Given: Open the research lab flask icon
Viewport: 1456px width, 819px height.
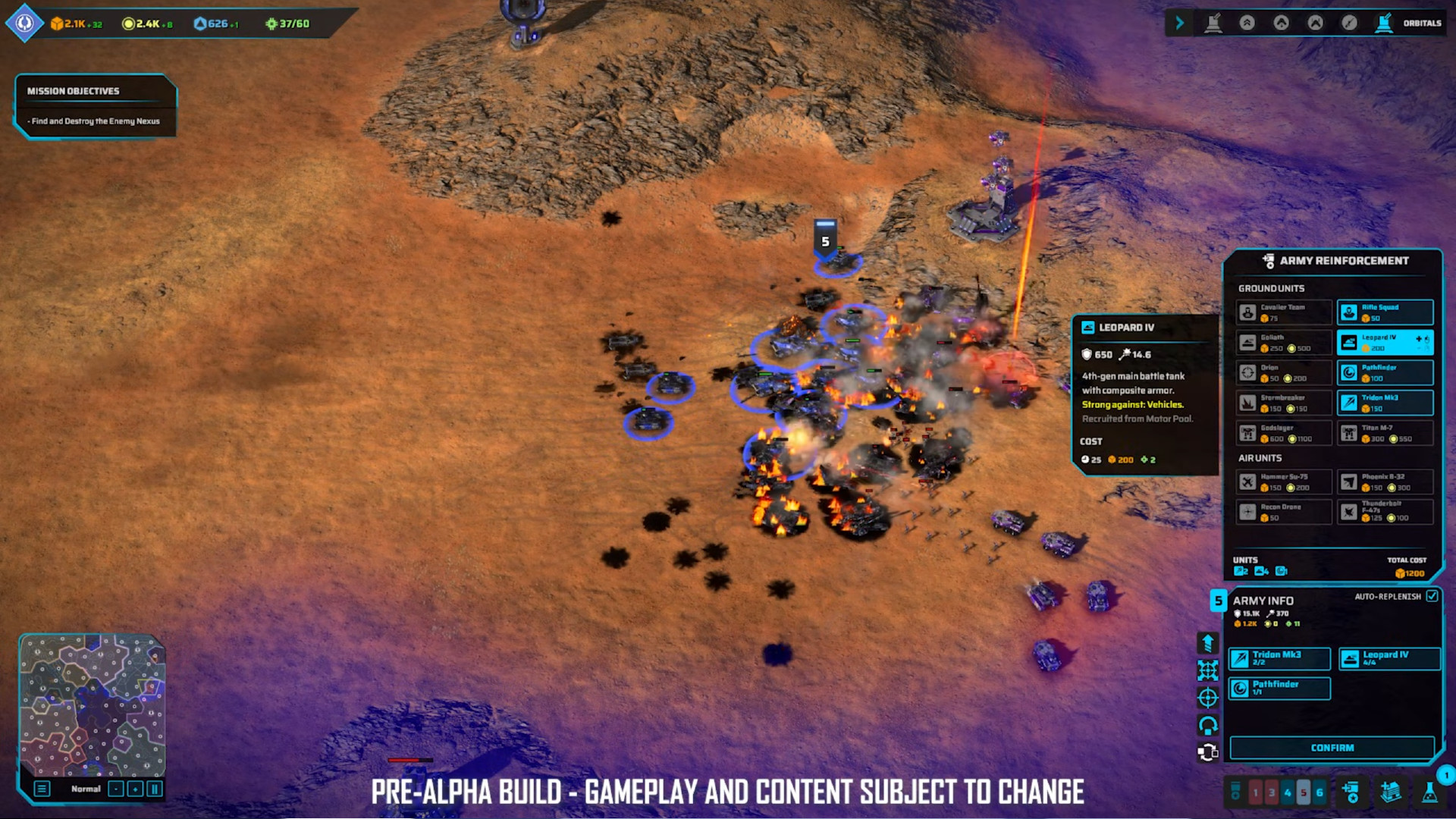Looking at the screenshot, I should [1429, 794].
